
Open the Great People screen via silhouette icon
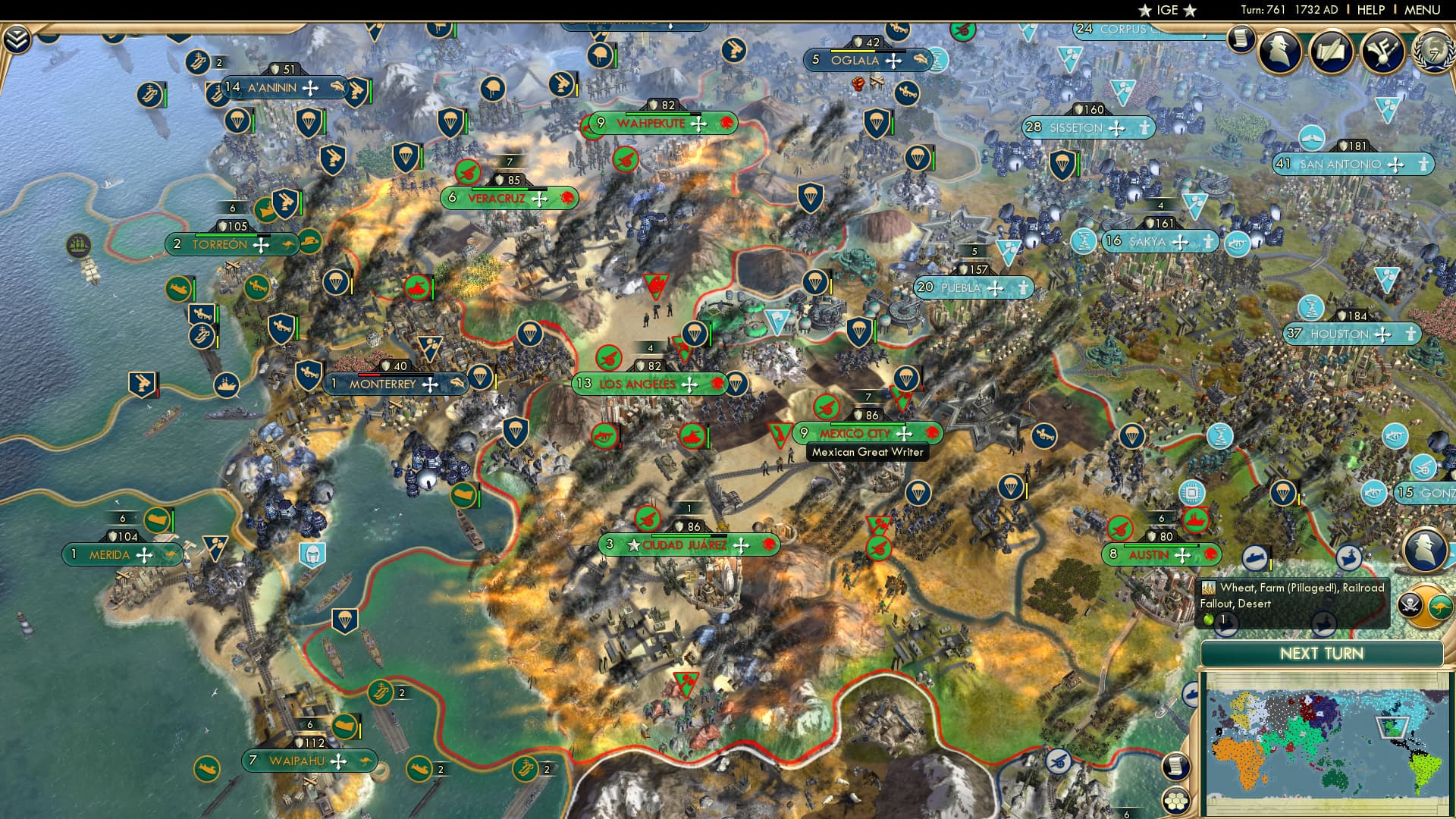1280,50
